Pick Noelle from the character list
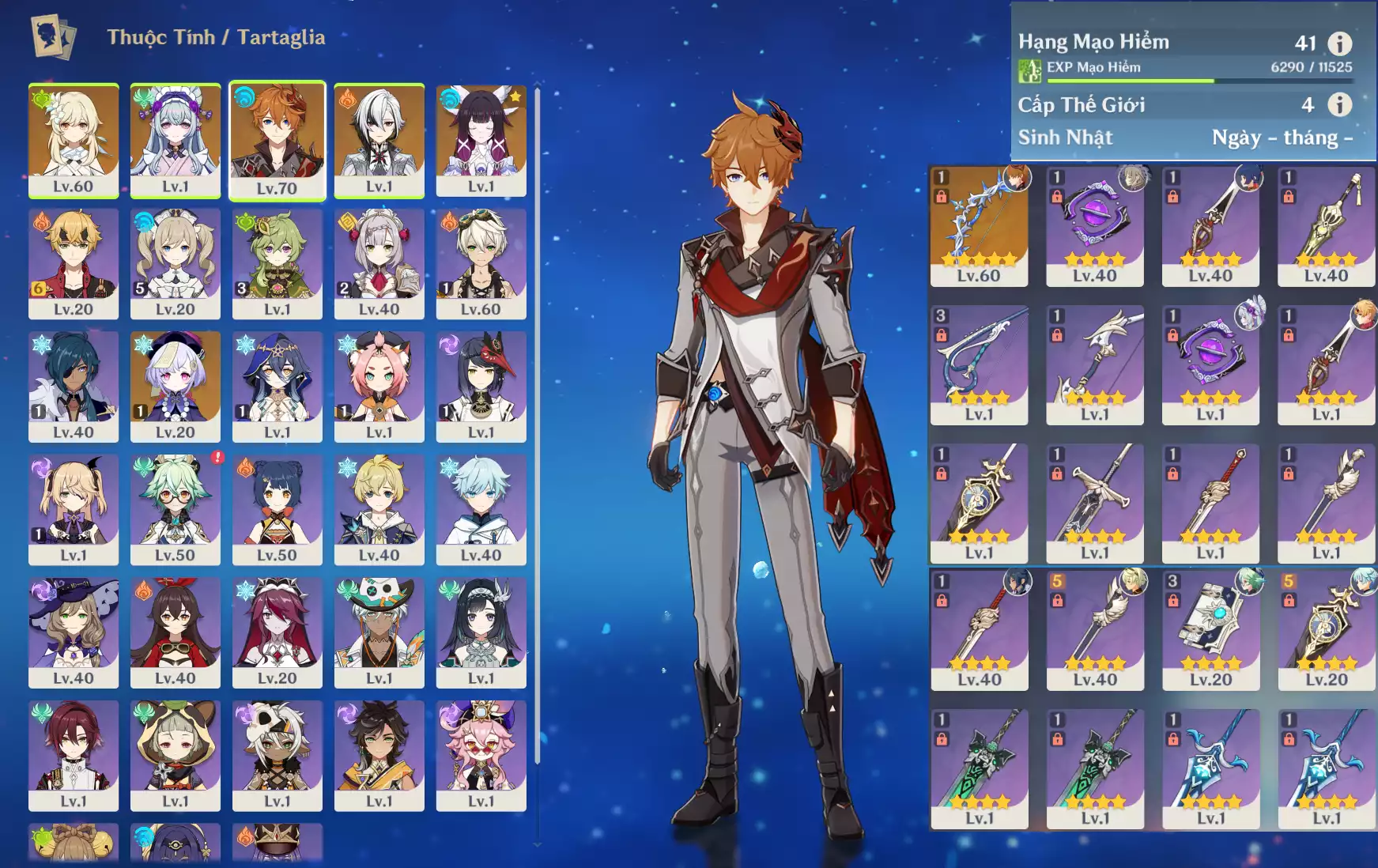 click(x=379, y=263)
